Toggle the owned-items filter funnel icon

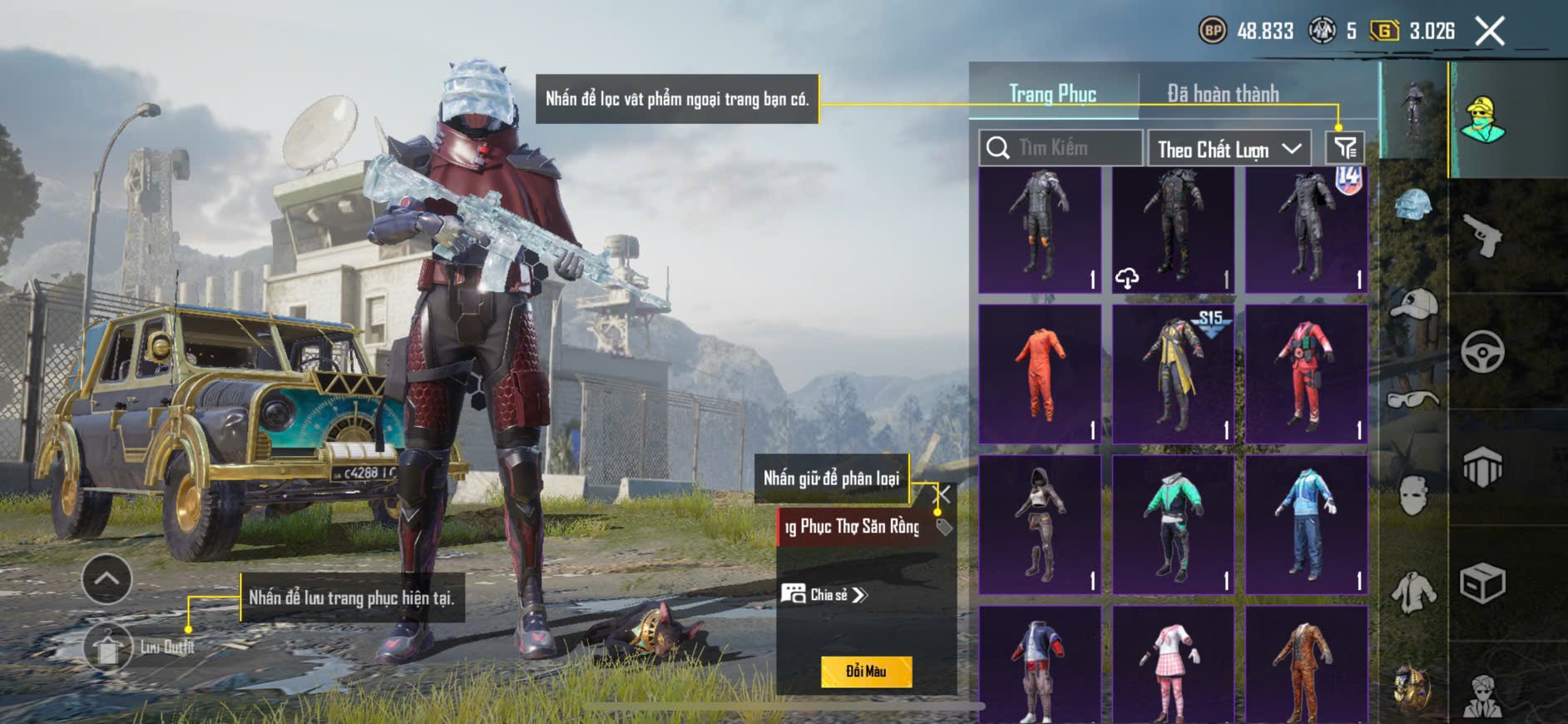click(1345, 148)
